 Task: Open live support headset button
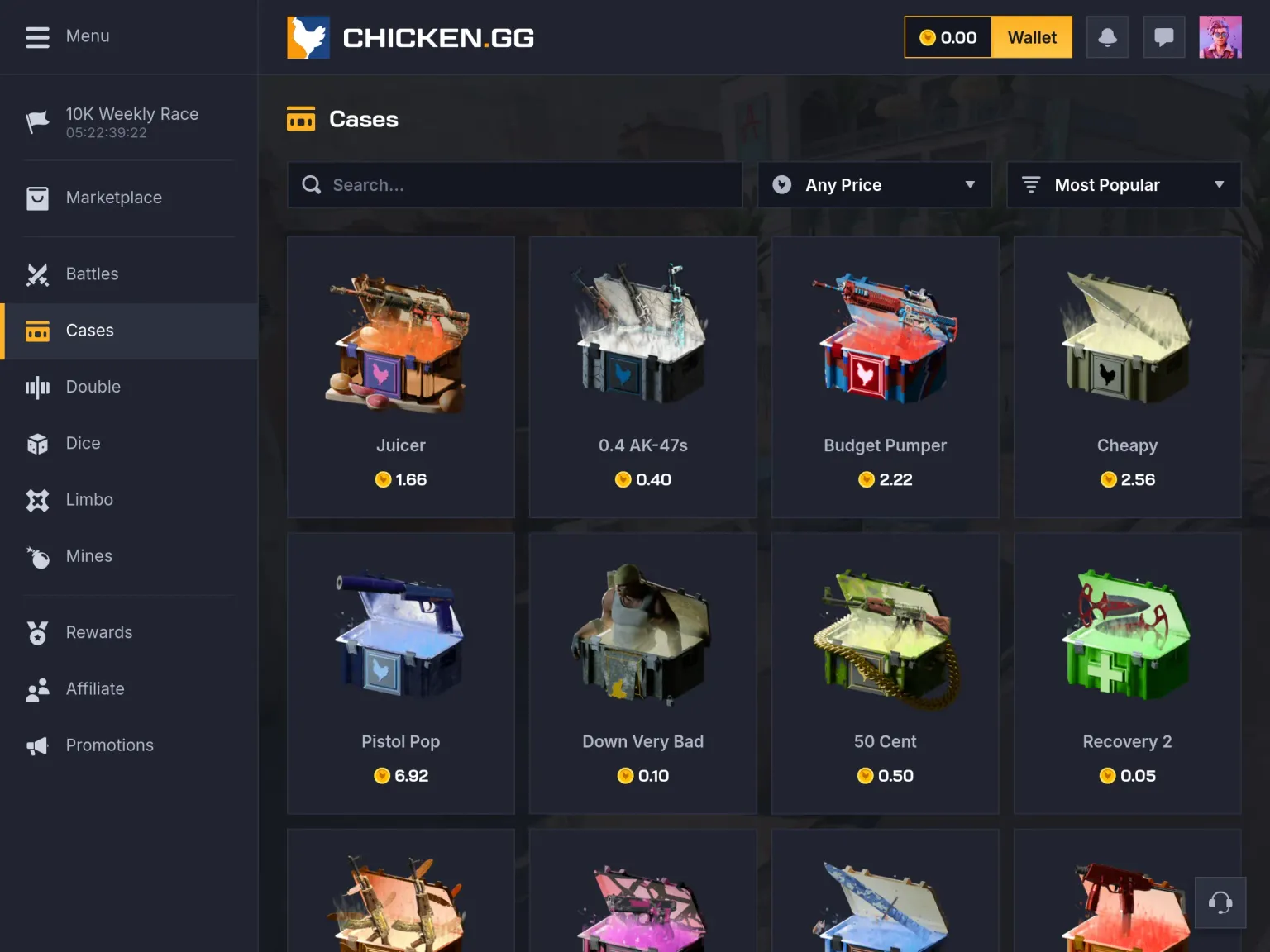(1220, 902)
